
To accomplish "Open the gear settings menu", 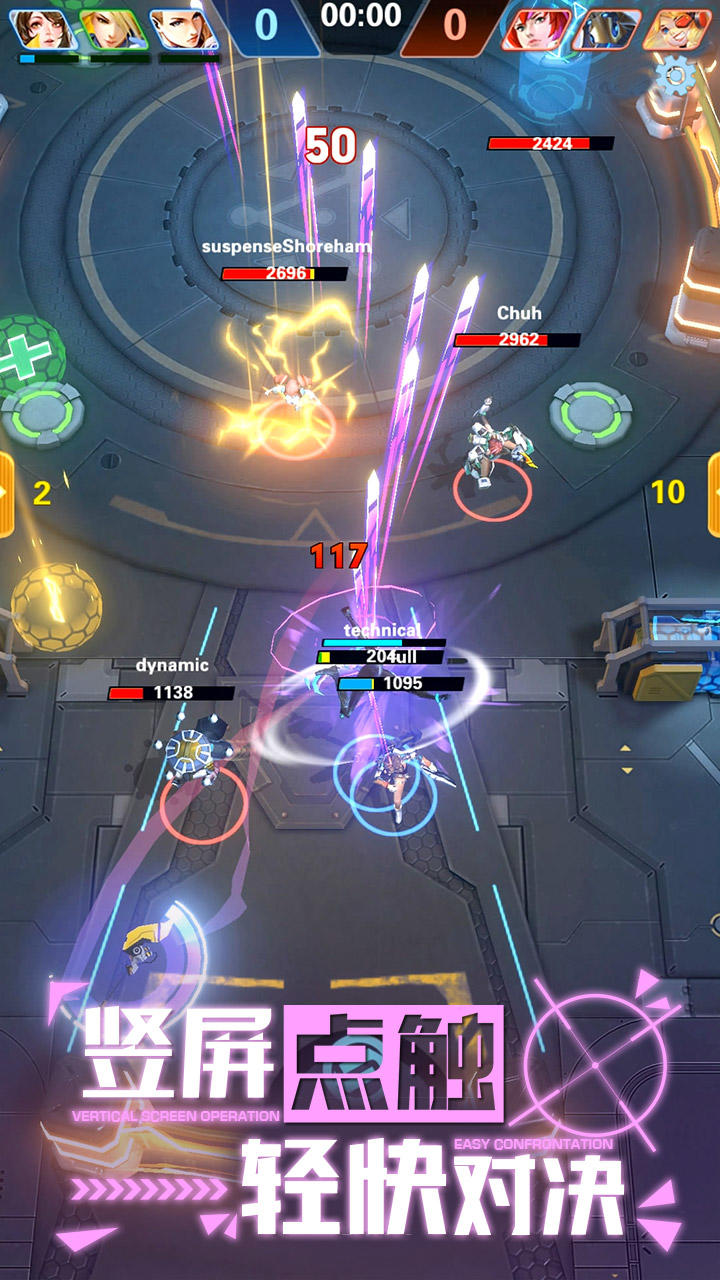I will [676, 76].
